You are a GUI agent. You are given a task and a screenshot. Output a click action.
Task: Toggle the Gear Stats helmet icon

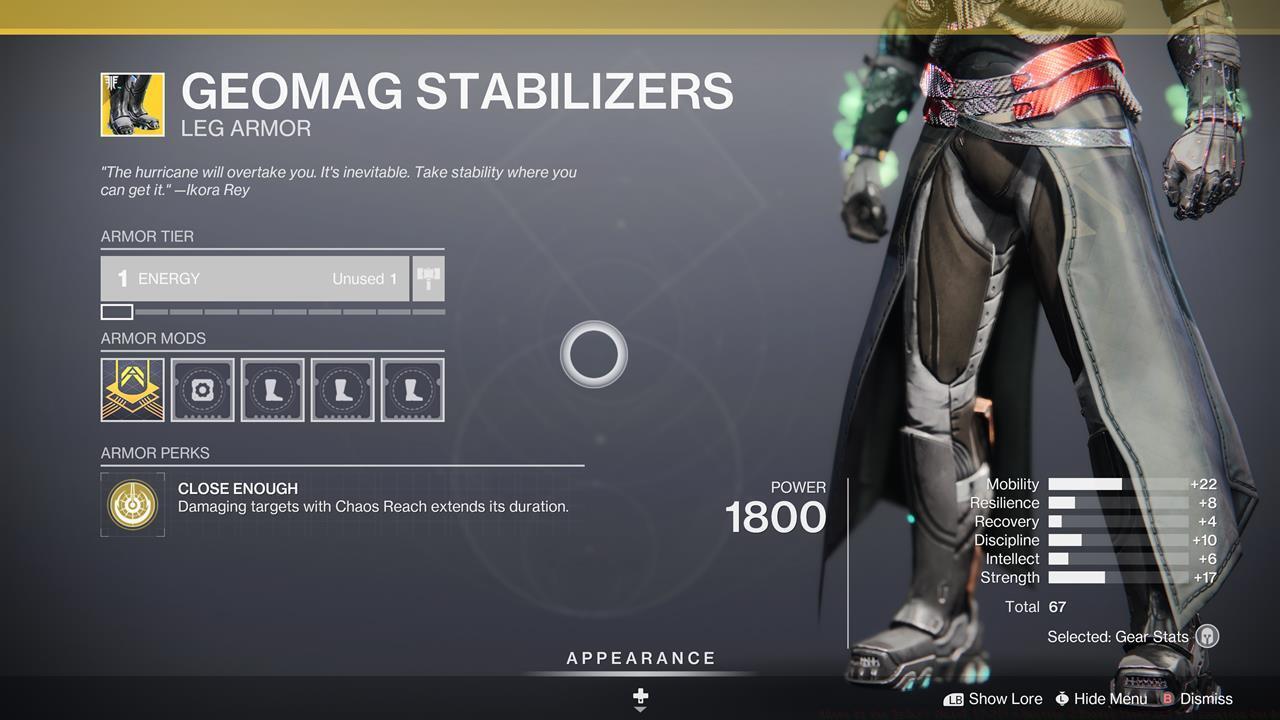[1207, 637]
